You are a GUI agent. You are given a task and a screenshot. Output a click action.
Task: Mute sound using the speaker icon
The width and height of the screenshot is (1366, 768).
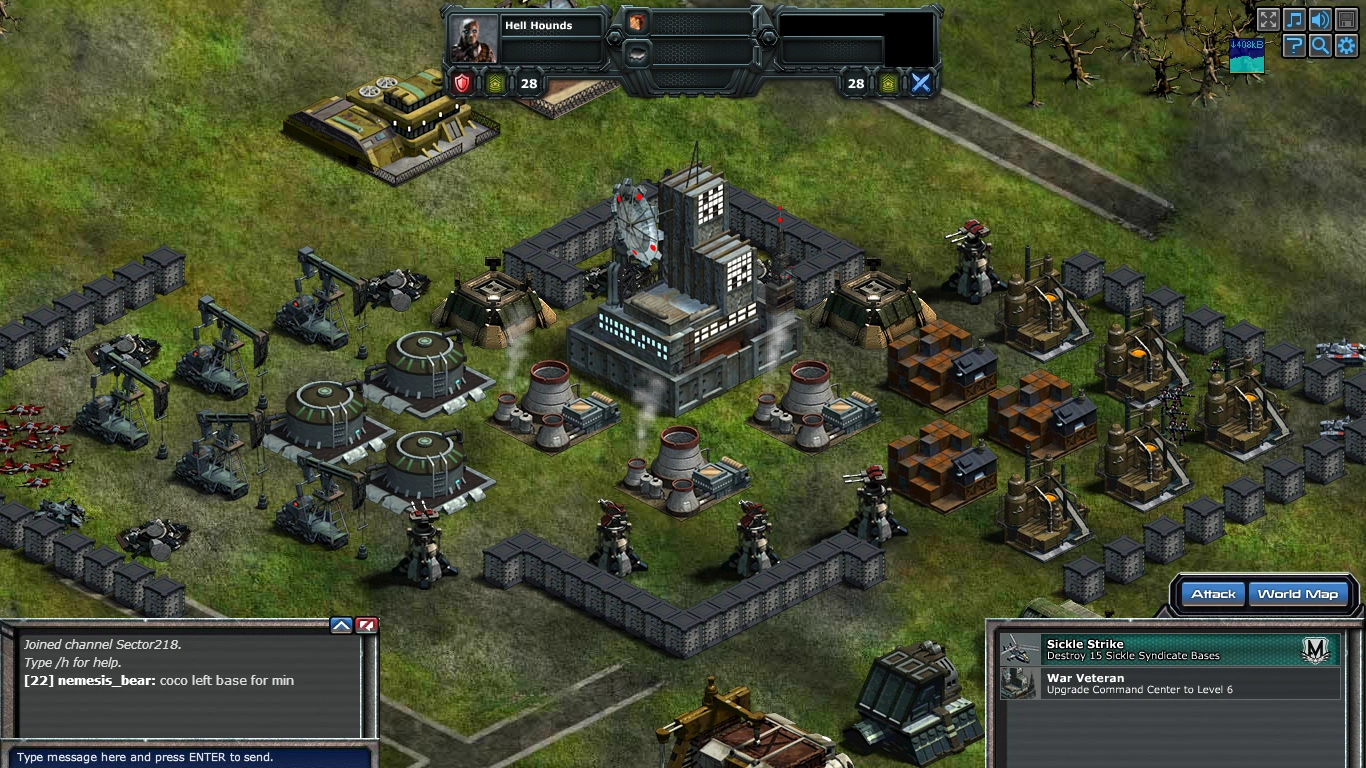click(1320, 18)
